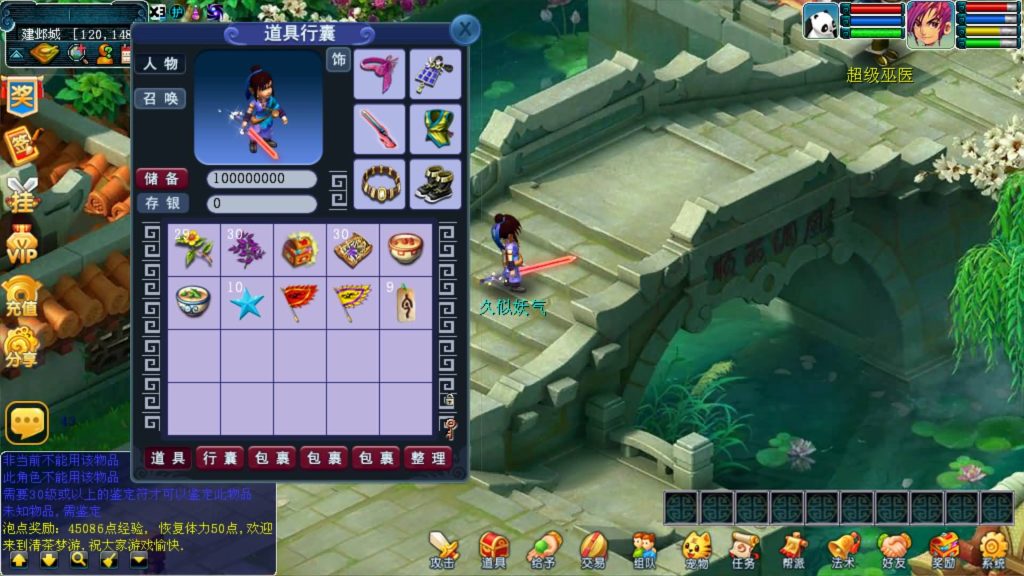Close the 道具行囊 inventory window

coord(464,30)
